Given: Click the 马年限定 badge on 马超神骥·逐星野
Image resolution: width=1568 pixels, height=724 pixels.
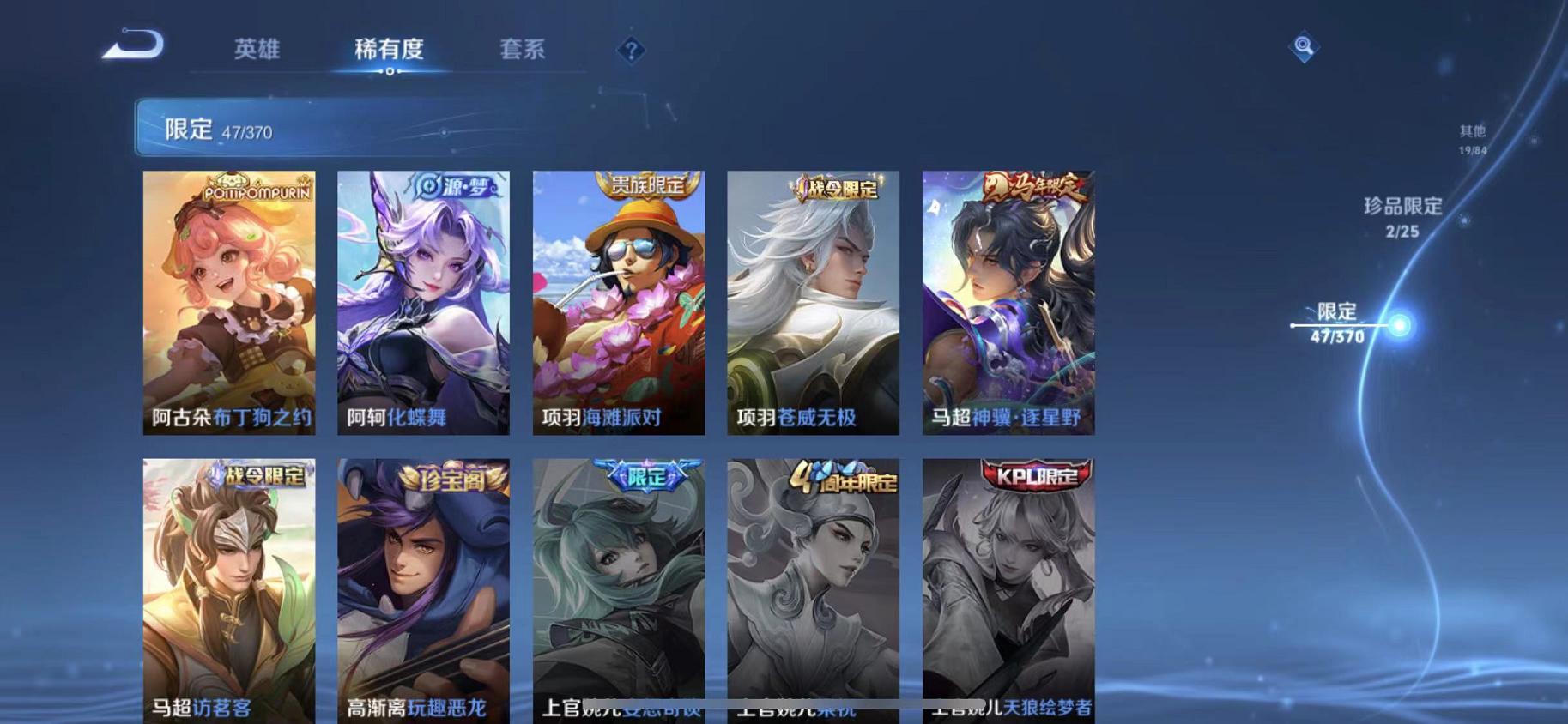Looking at the screenshot, I should tap(1033, 186).
